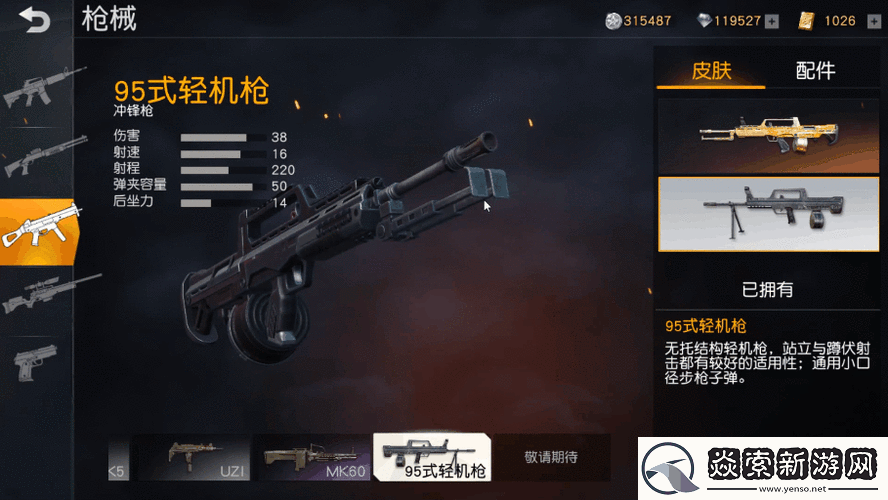
Task: Add more gold tickets with the plus button
Action: [873, 21]
